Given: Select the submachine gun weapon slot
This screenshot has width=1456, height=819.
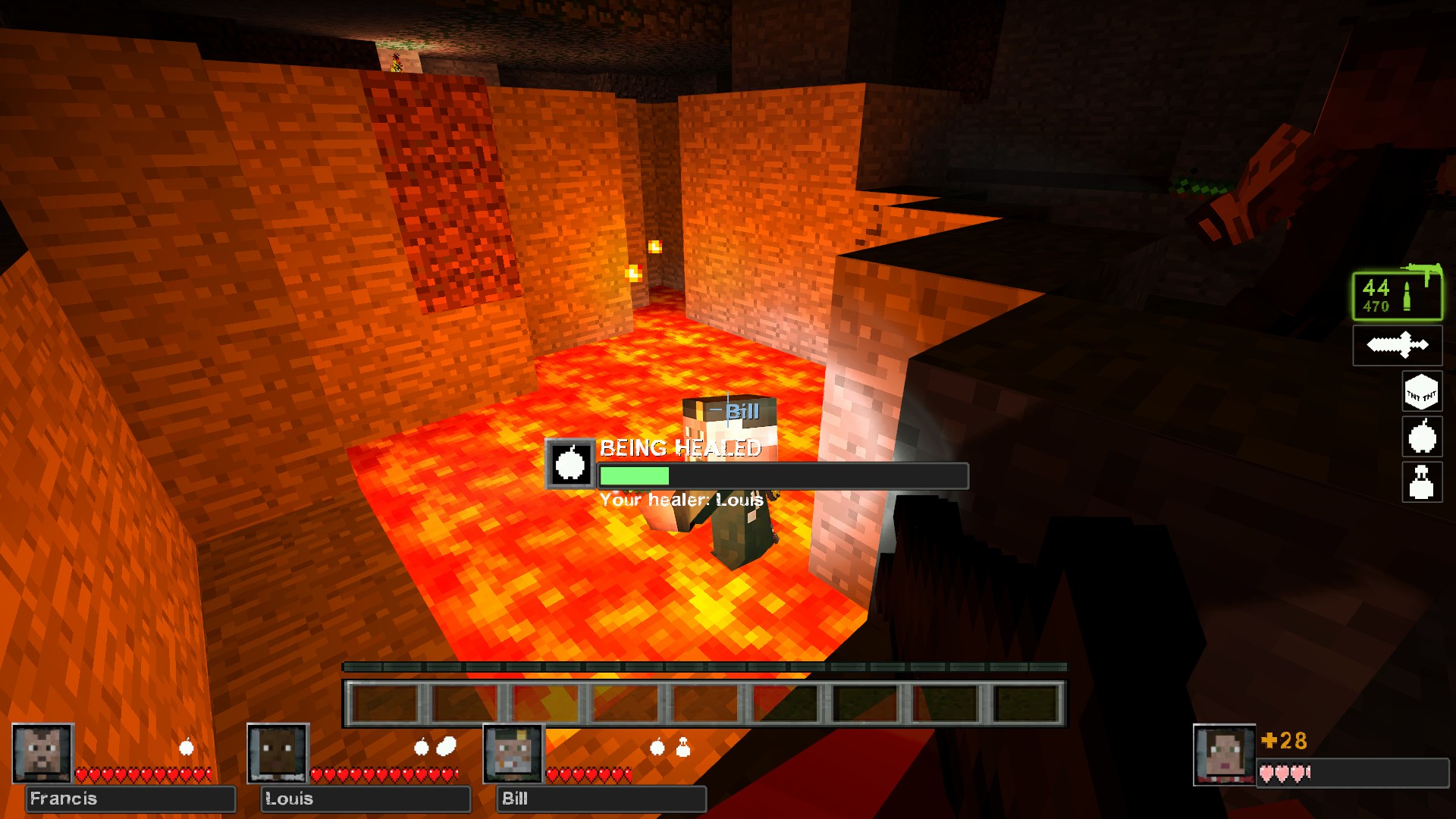Looking at the screenshot, I should (1397, 295).
